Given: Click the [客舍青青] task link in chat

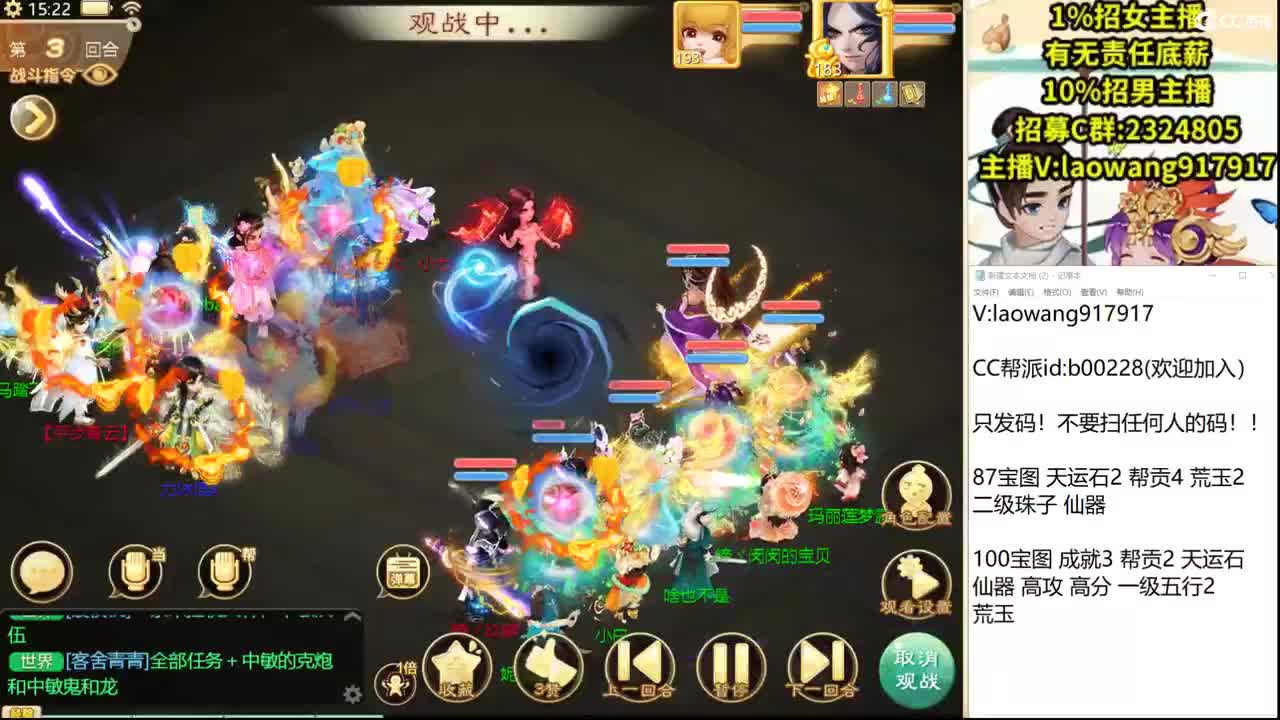Looking at the screenshot, I should click(106, 661).
